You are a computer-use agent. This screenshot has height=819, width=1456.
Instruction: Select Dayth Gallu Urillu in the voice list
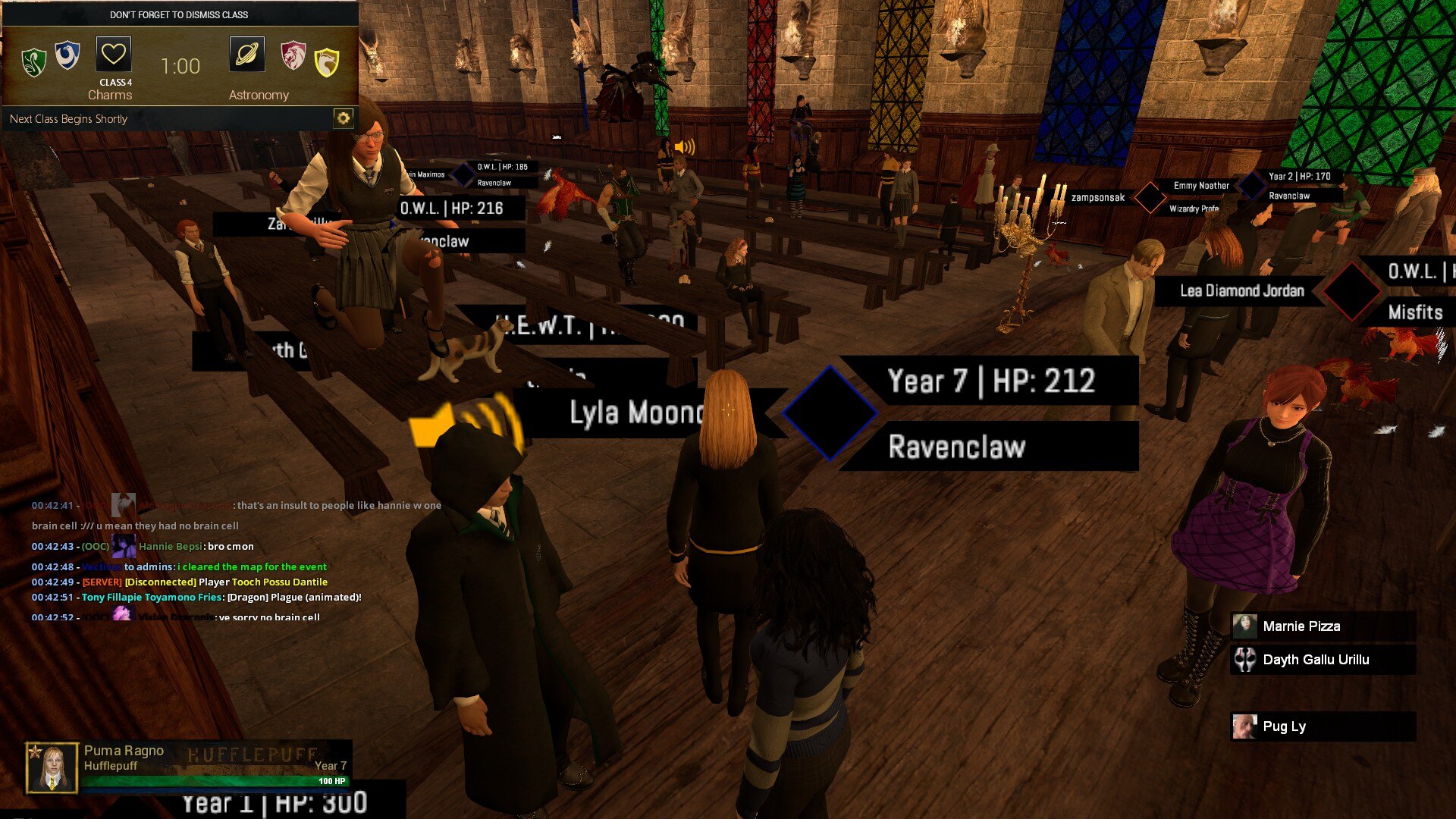point(1316,660)
